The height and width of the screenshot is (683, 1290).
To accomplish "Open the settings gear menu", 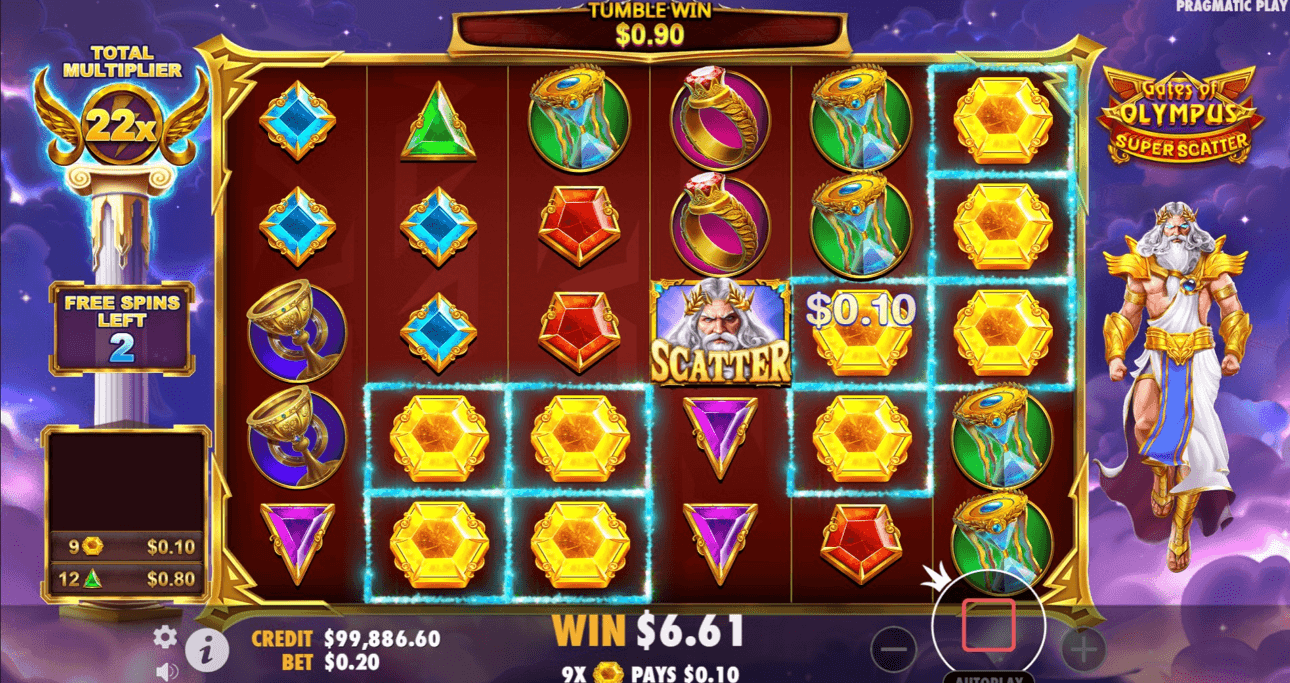I will tap(165, 637).
